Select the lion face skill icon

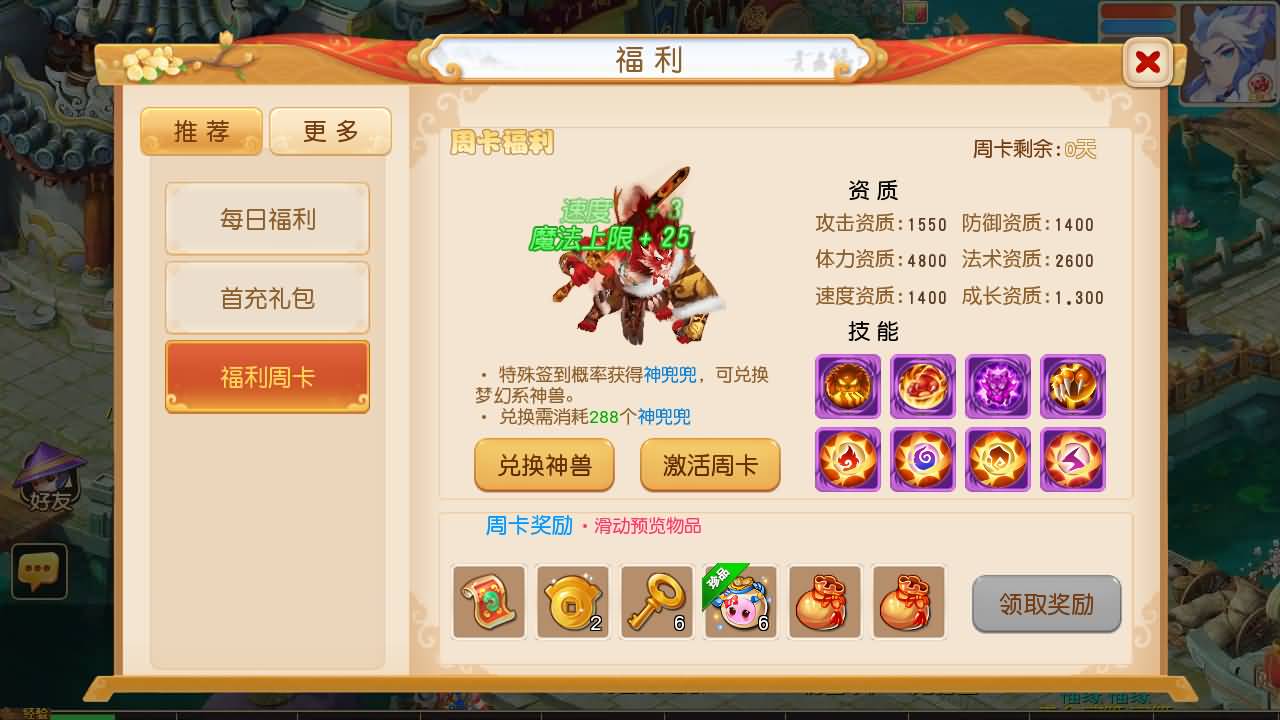847,386
